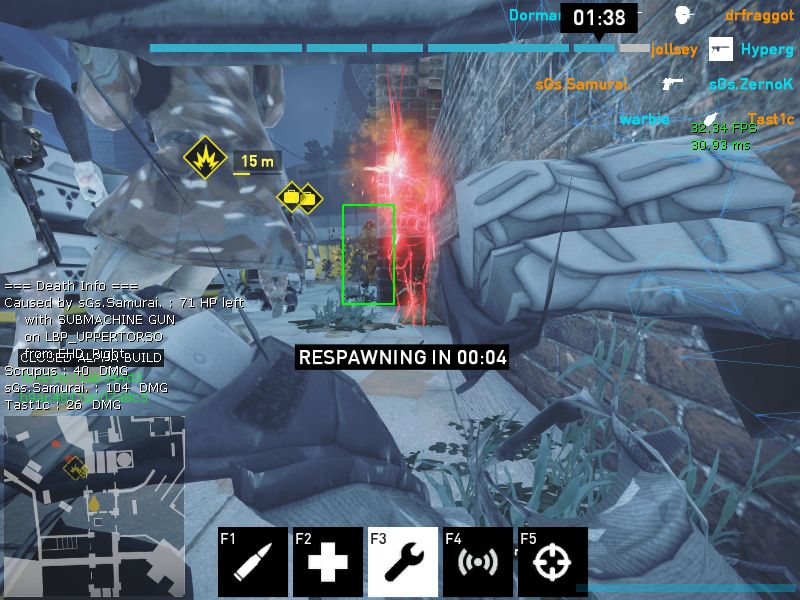Select player Hyperg in the team list
This screenshot has width=800, height=600.
pyautogui.click(x=766, y=49)
